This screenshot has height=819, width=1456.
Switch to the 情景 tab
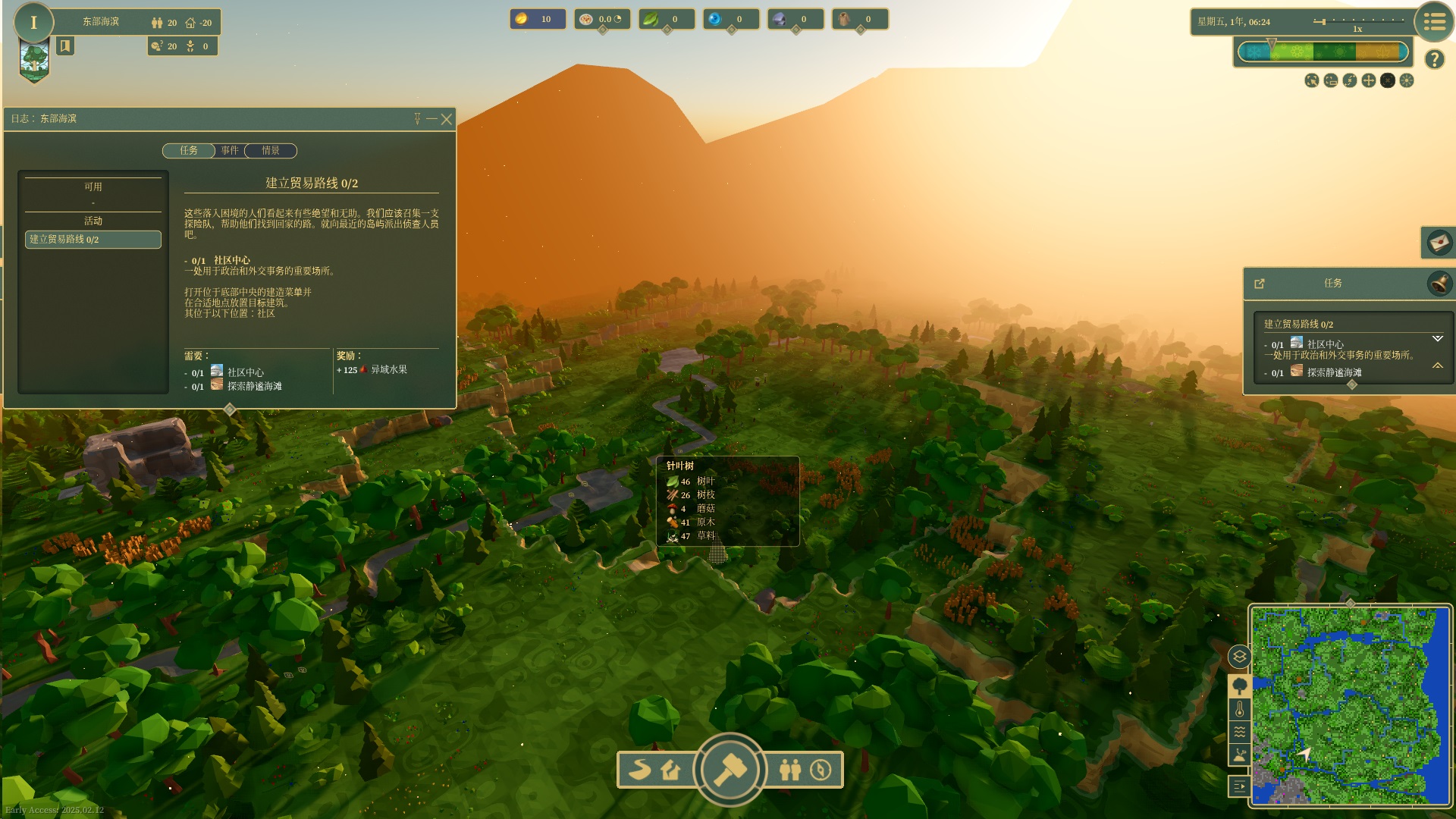point(271,151)
